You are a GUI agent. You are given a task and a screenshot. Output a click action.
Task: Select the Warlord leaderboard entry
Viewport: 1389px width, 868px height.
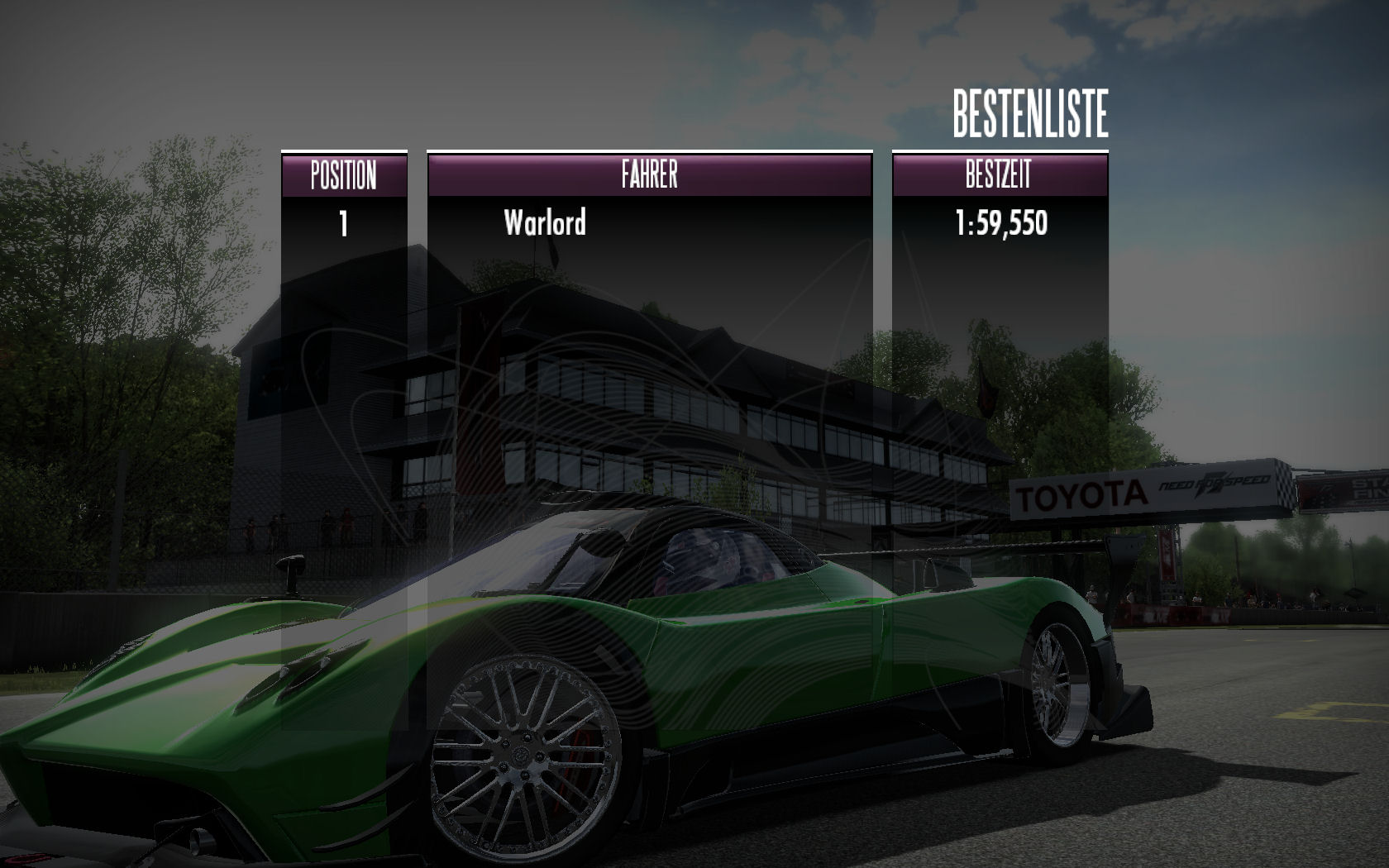pos(546,223)
